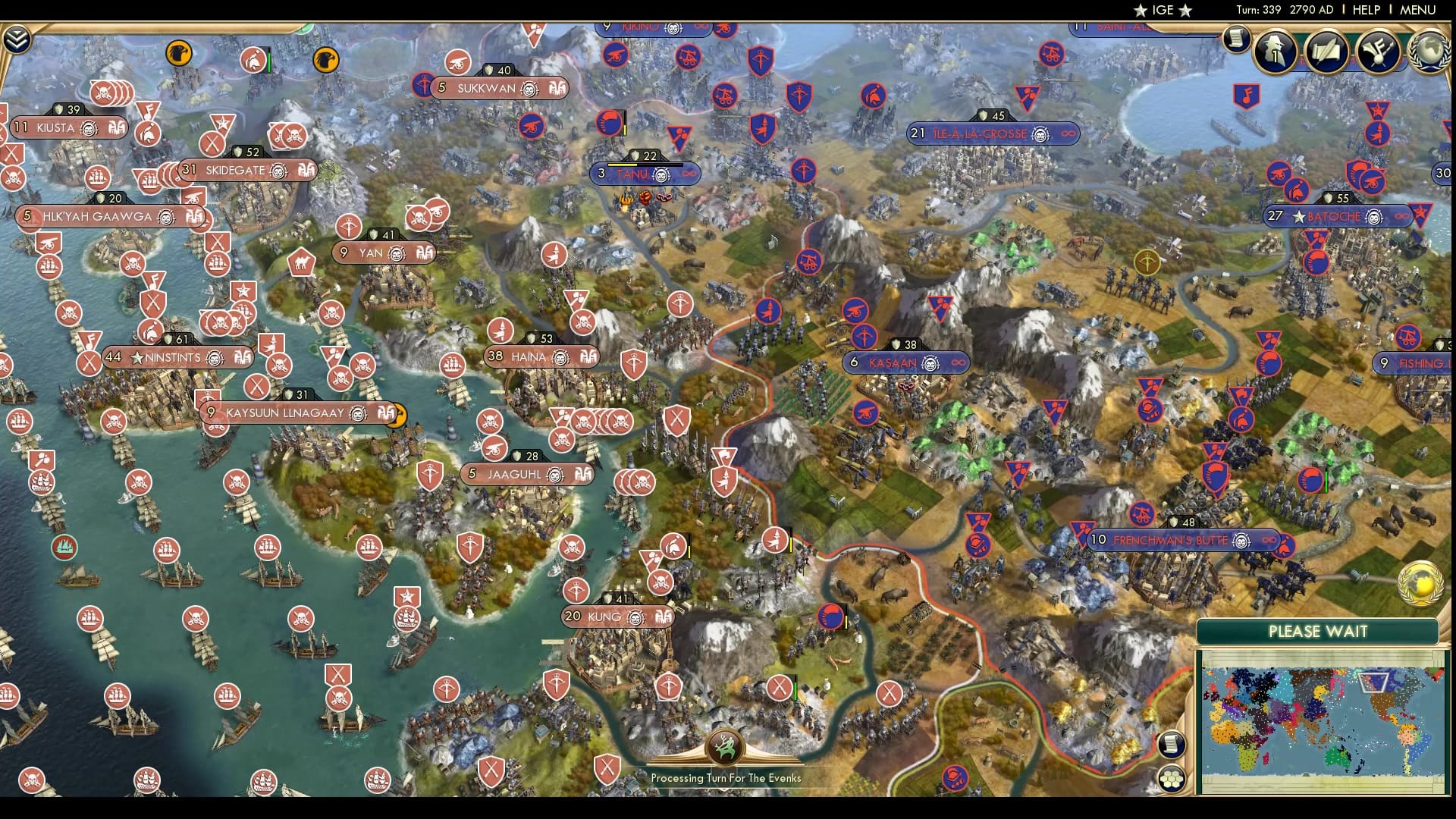The width and height of the screenshot is (1456, 819).
Task: Toggle Strategic View with the hexagon icon
Action: [1170, 778]
